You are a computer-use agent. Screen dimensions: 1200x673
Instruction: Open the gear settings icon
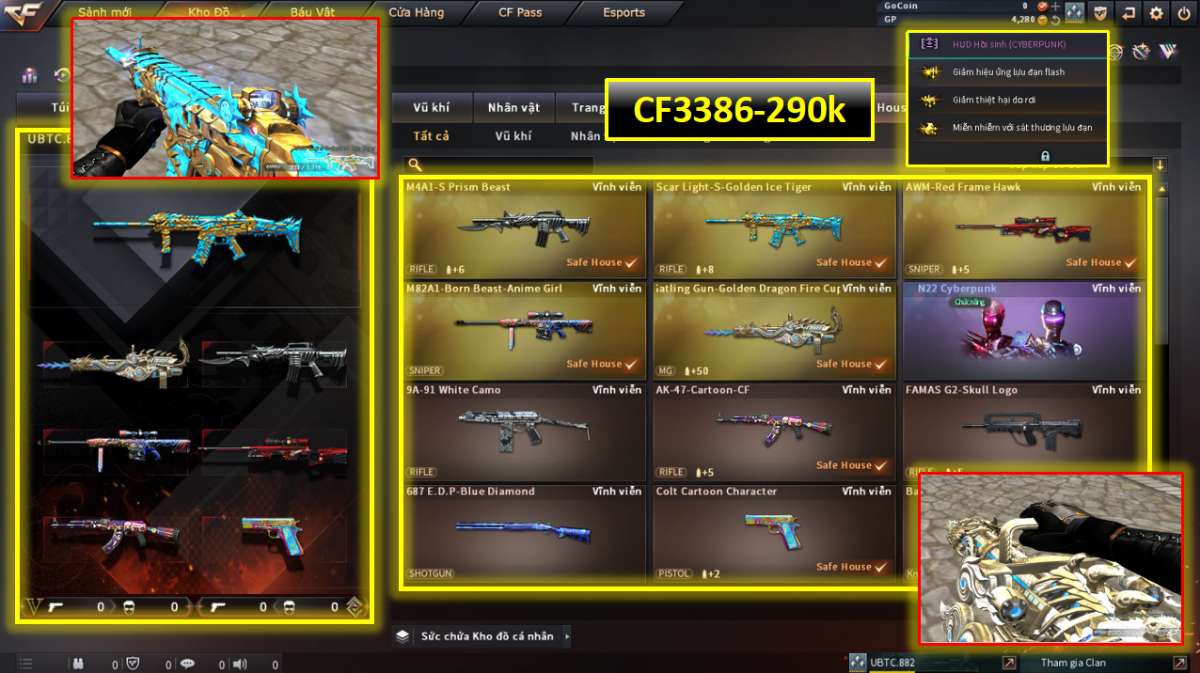[1156, 13]
